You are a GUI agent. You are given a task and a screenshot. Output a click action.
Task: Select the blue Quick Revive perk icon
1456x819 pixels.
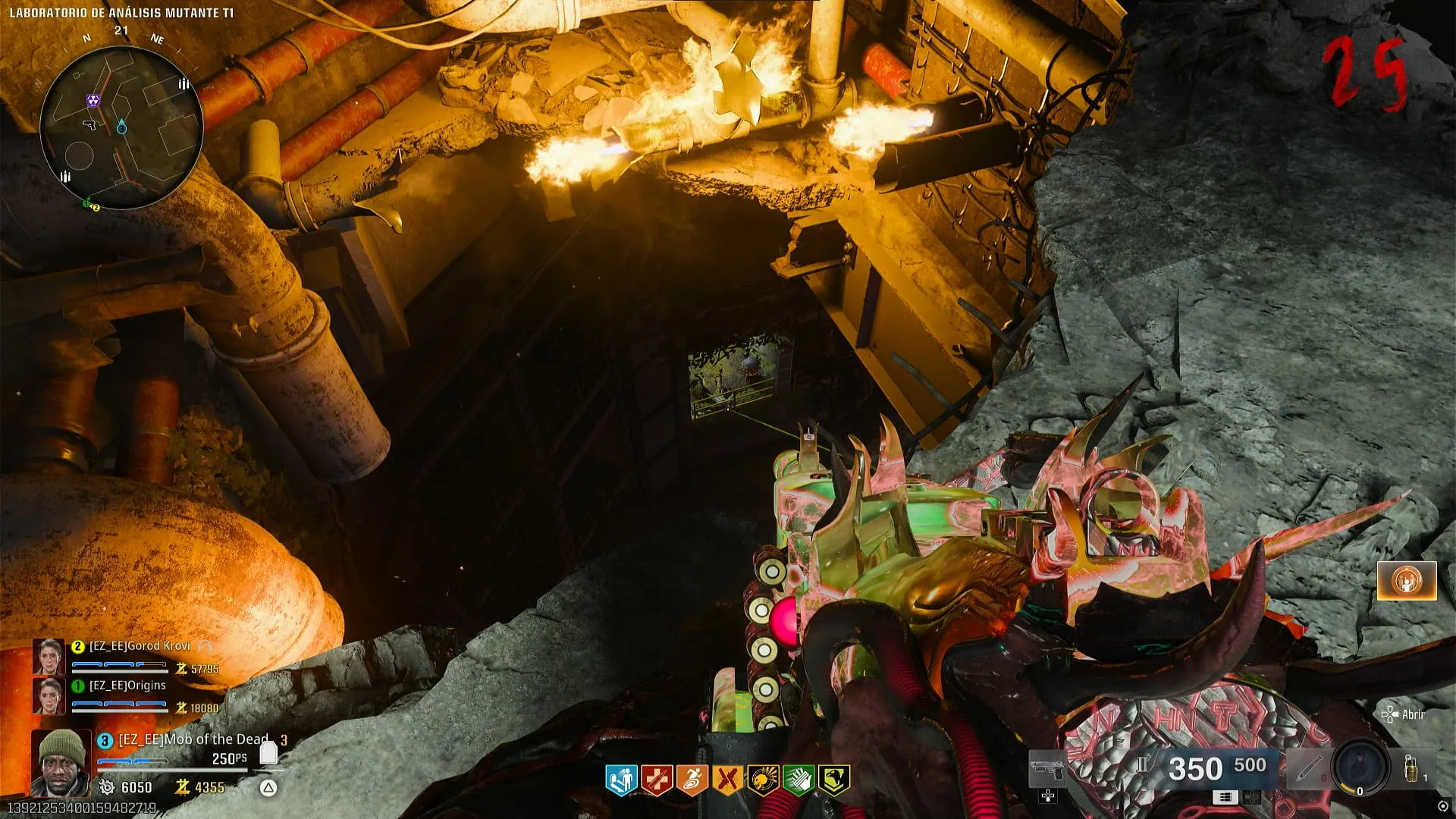click(621, 779)
